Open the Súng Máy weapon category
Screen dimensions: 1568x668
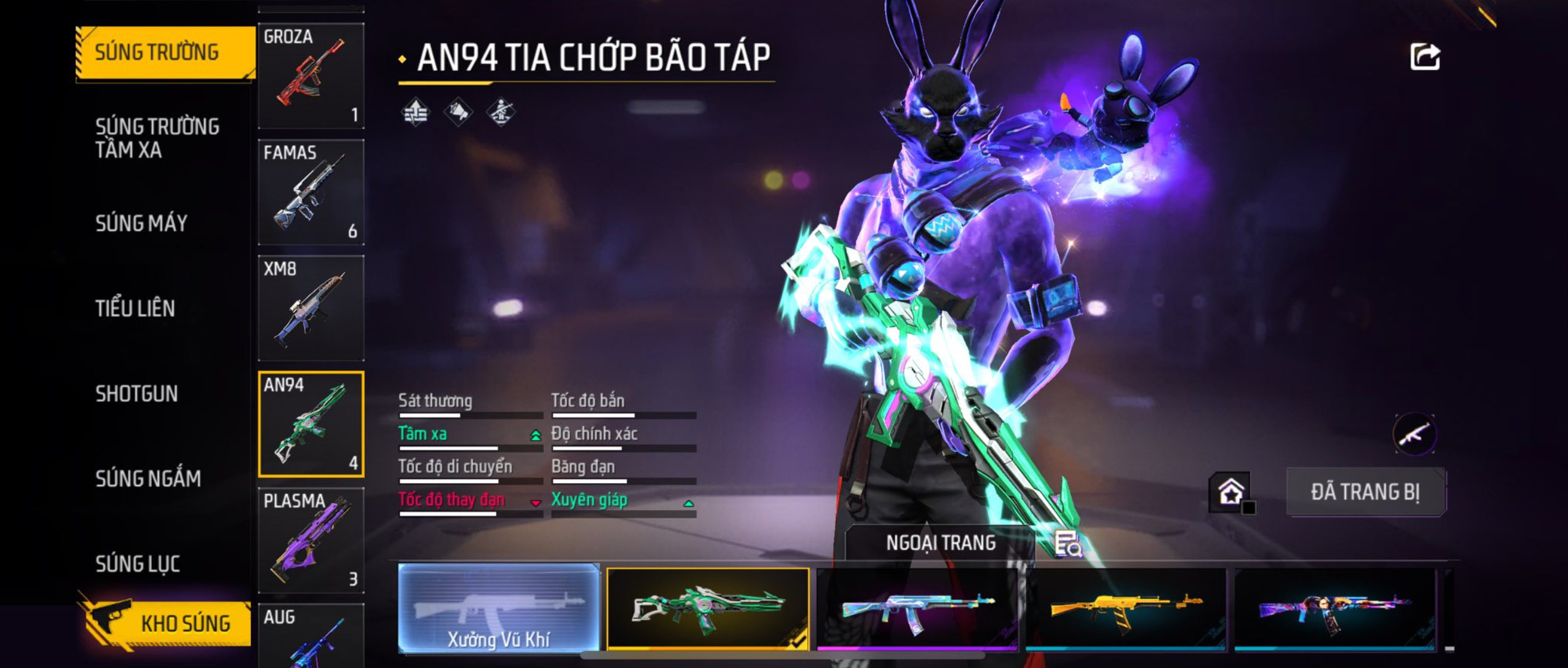pos(141,223)
